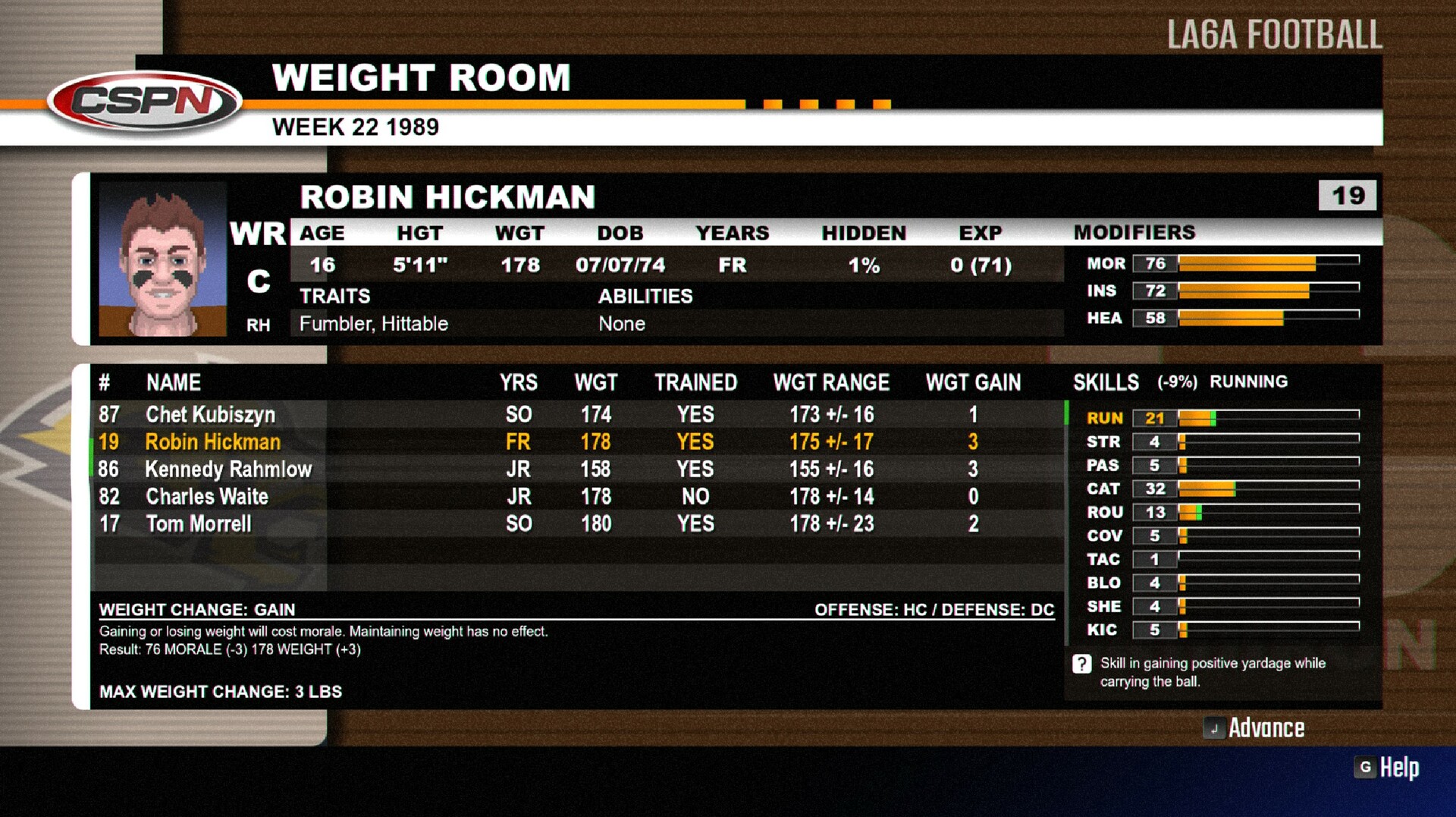Screen dimensions: 1456x817
Task: Open the WGT GAIN column for Tom Morrell
Action: (974, 523)
